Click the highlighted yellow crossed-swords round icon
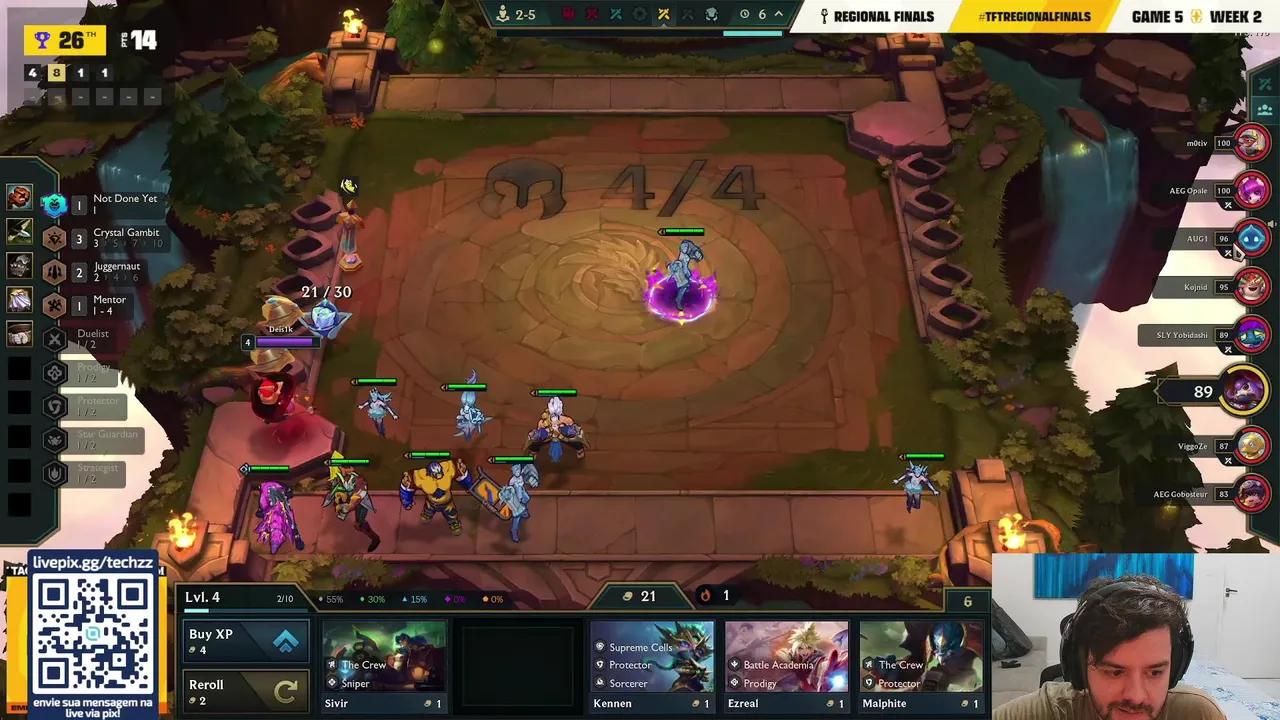The height and width of the screenshot is (720, 1280). (663, 15)
